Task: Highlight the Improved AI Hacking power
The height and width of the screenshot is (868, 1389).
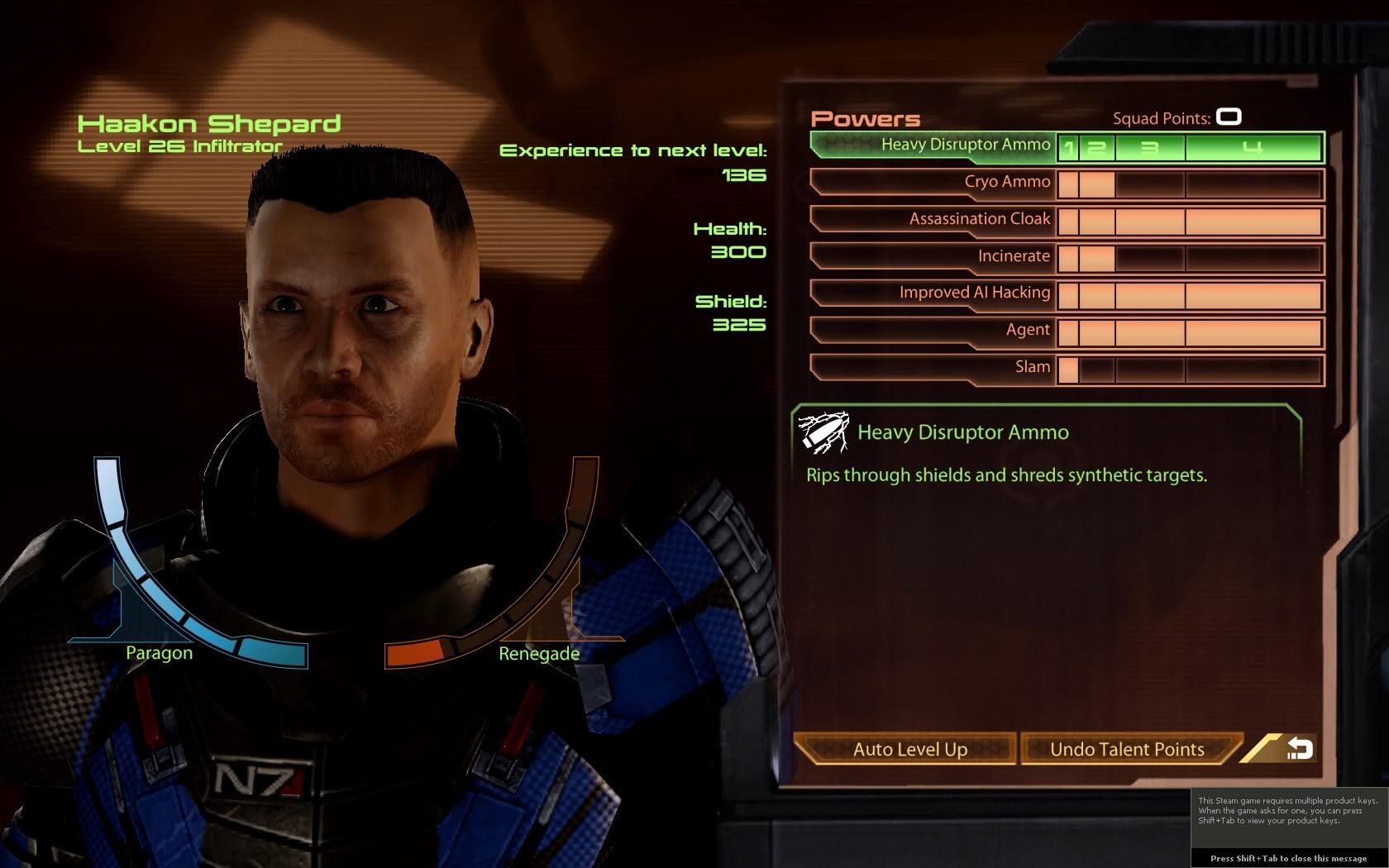Action: [974, 293]
